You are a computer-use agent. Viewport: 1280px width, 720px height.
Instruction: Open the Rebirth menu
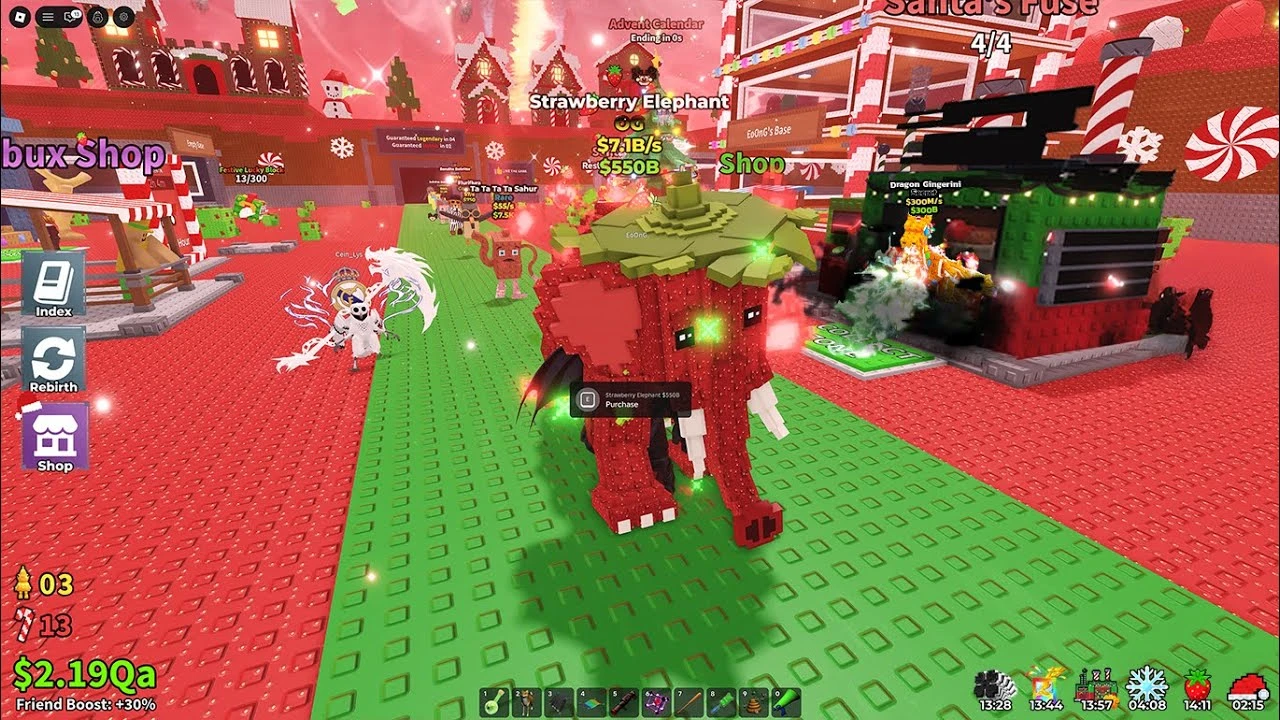53,360
